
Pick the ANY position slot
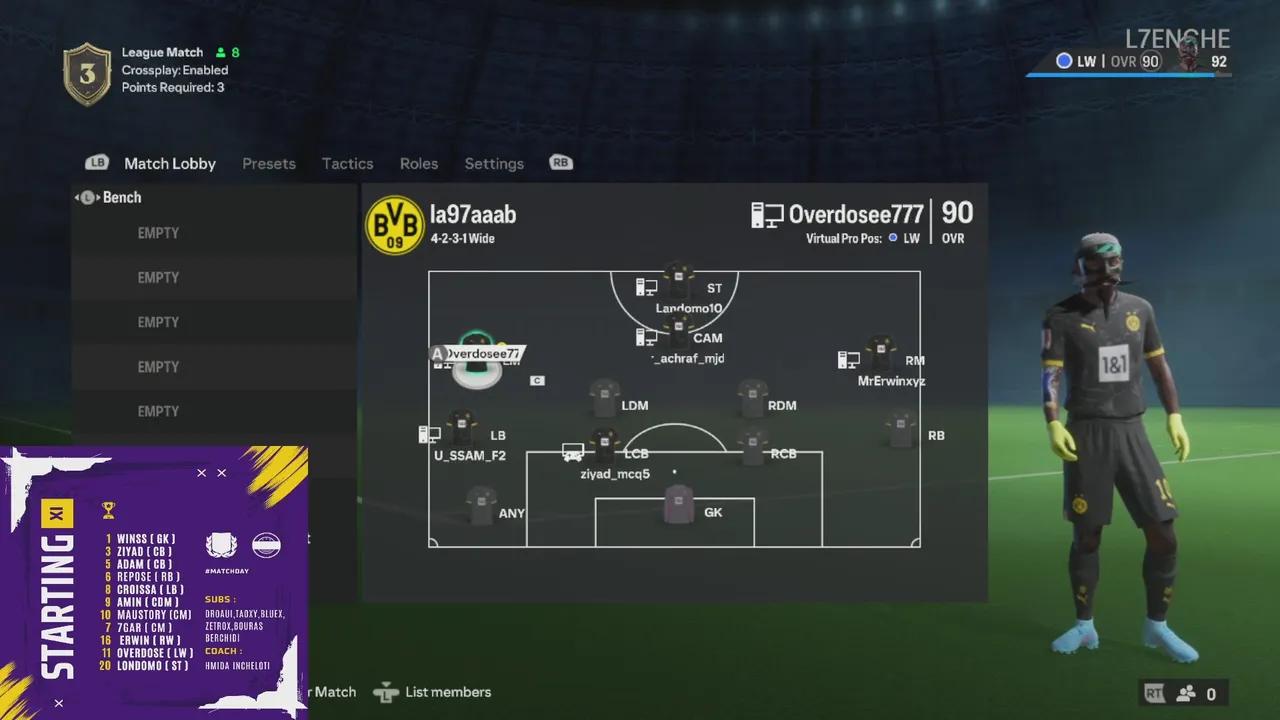pos(481,507)
